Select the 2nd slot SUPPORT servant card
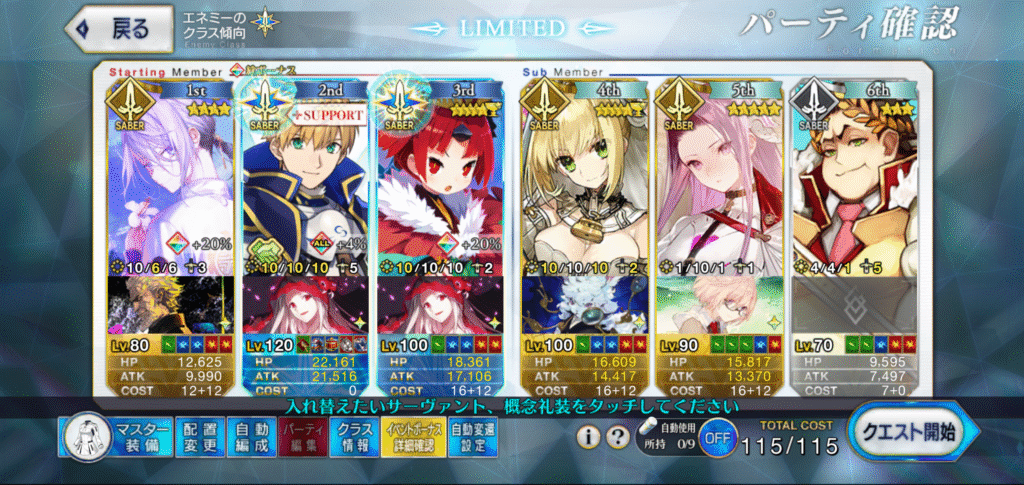Viewport: 1024px width, 485px height. click(306, 180)
